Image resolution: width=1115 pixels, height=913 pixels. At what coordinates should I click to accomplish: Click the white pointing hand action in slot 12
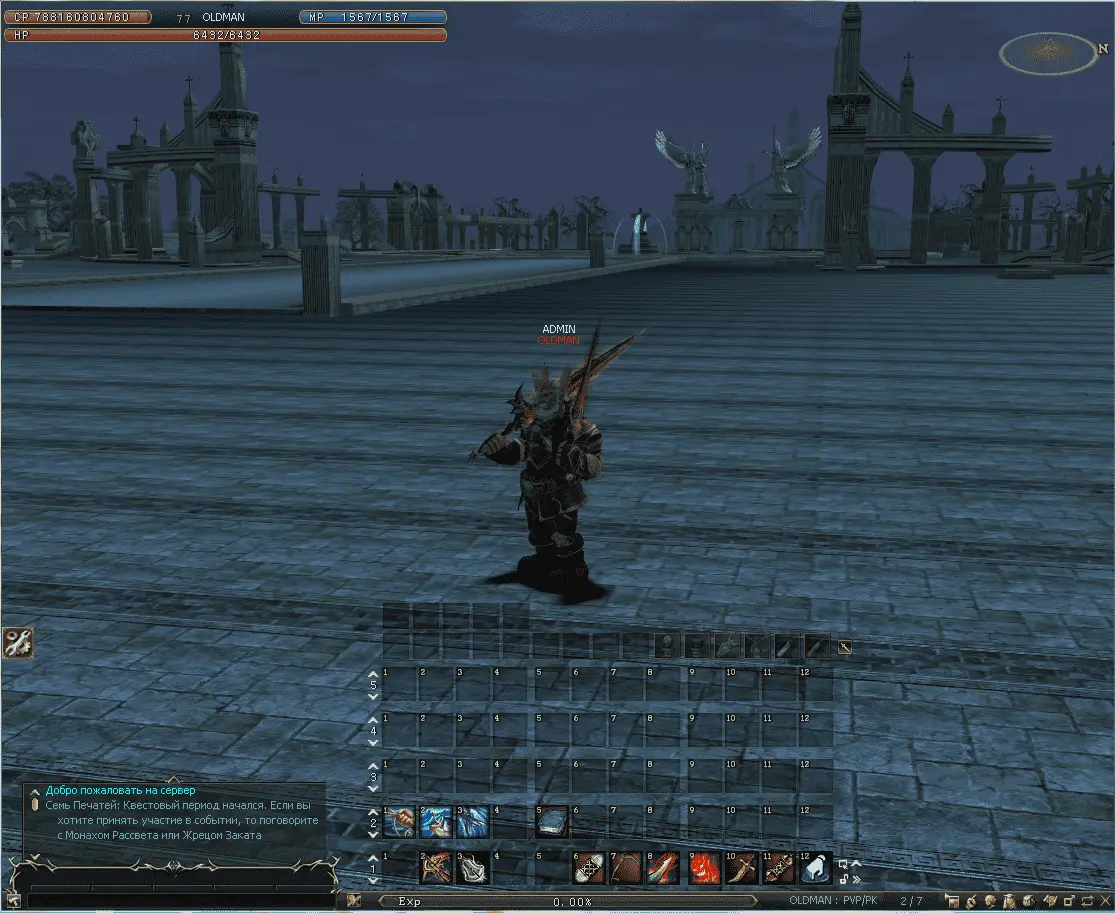[x=816, y=868]
